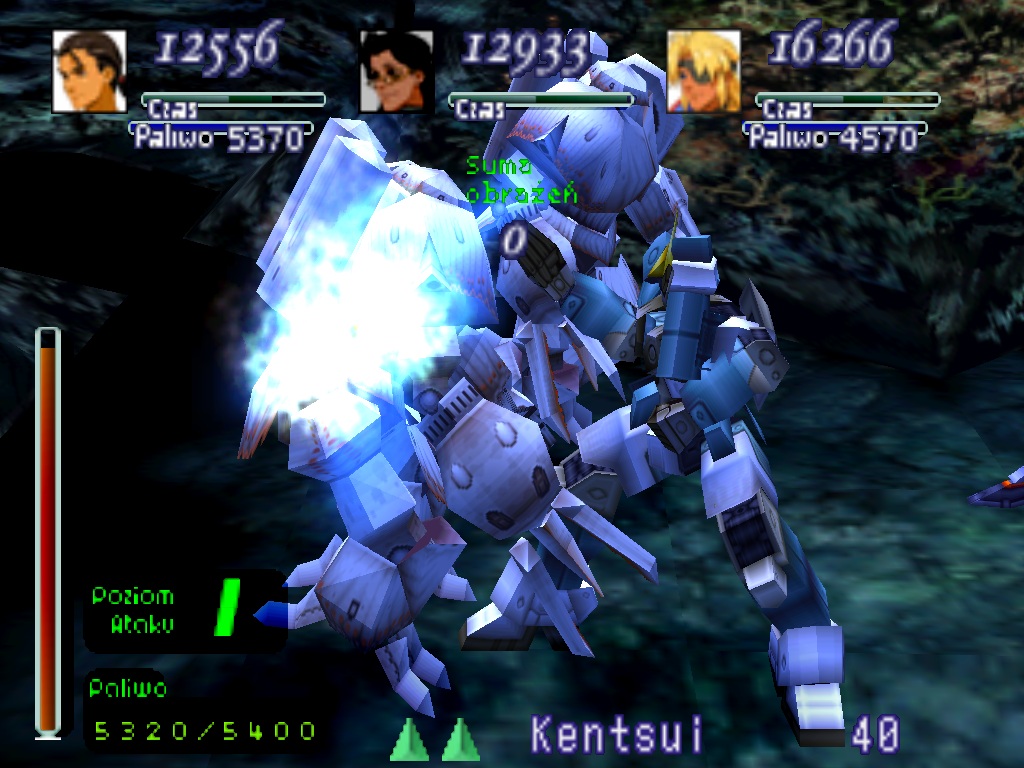Choose the dark-haired portrait with glasses
The width and height of the screenshot is (1024, 768).
coord(396,71)
